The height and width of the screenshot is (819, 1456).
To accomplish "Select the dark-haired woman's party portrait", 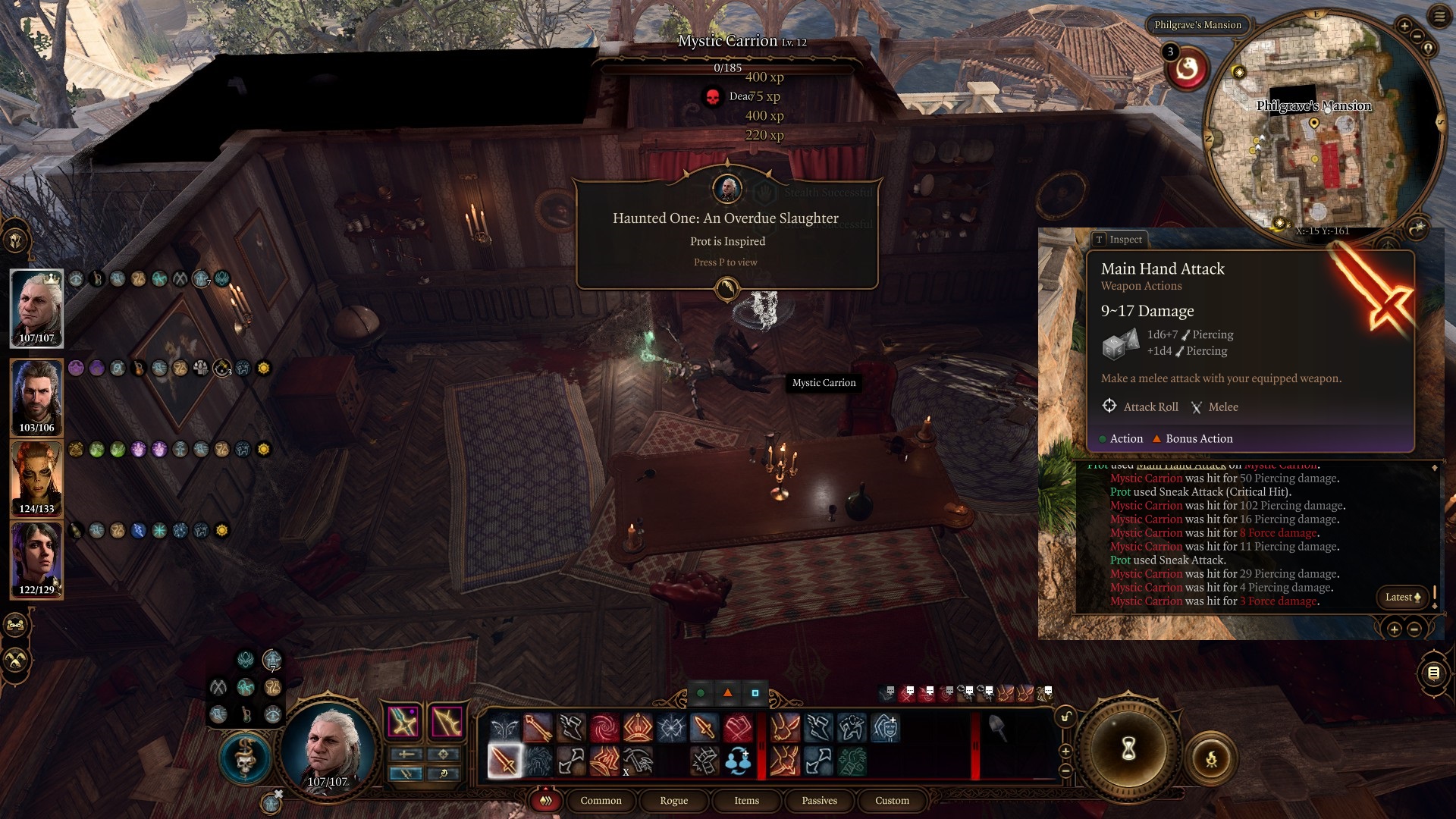I will tap(36, 559).
